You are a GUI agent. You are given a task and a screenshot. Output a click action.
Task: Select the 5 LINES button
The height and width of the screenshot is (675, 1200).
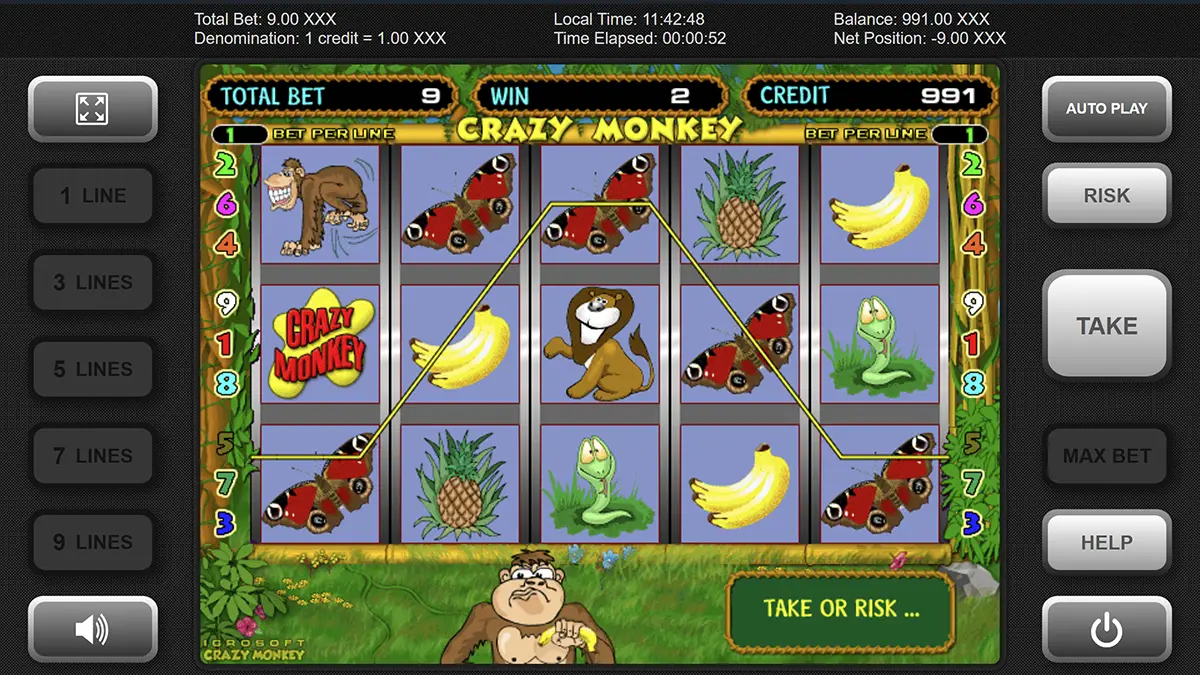pyautogui.click(x=92, y=369)
